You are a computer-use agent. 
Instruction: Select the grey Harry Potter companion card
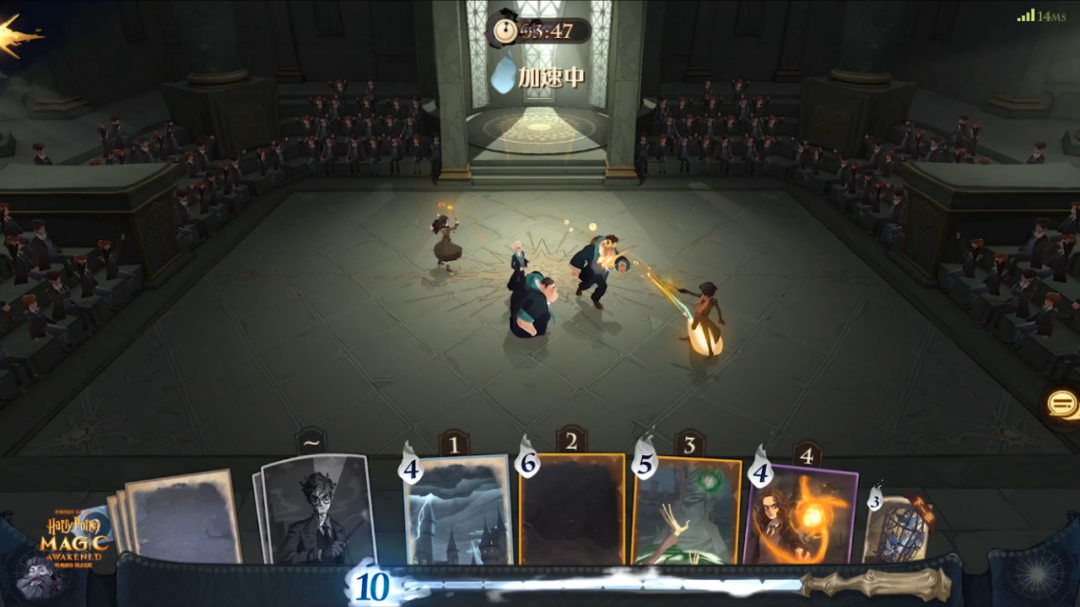[x=317, y=510]
